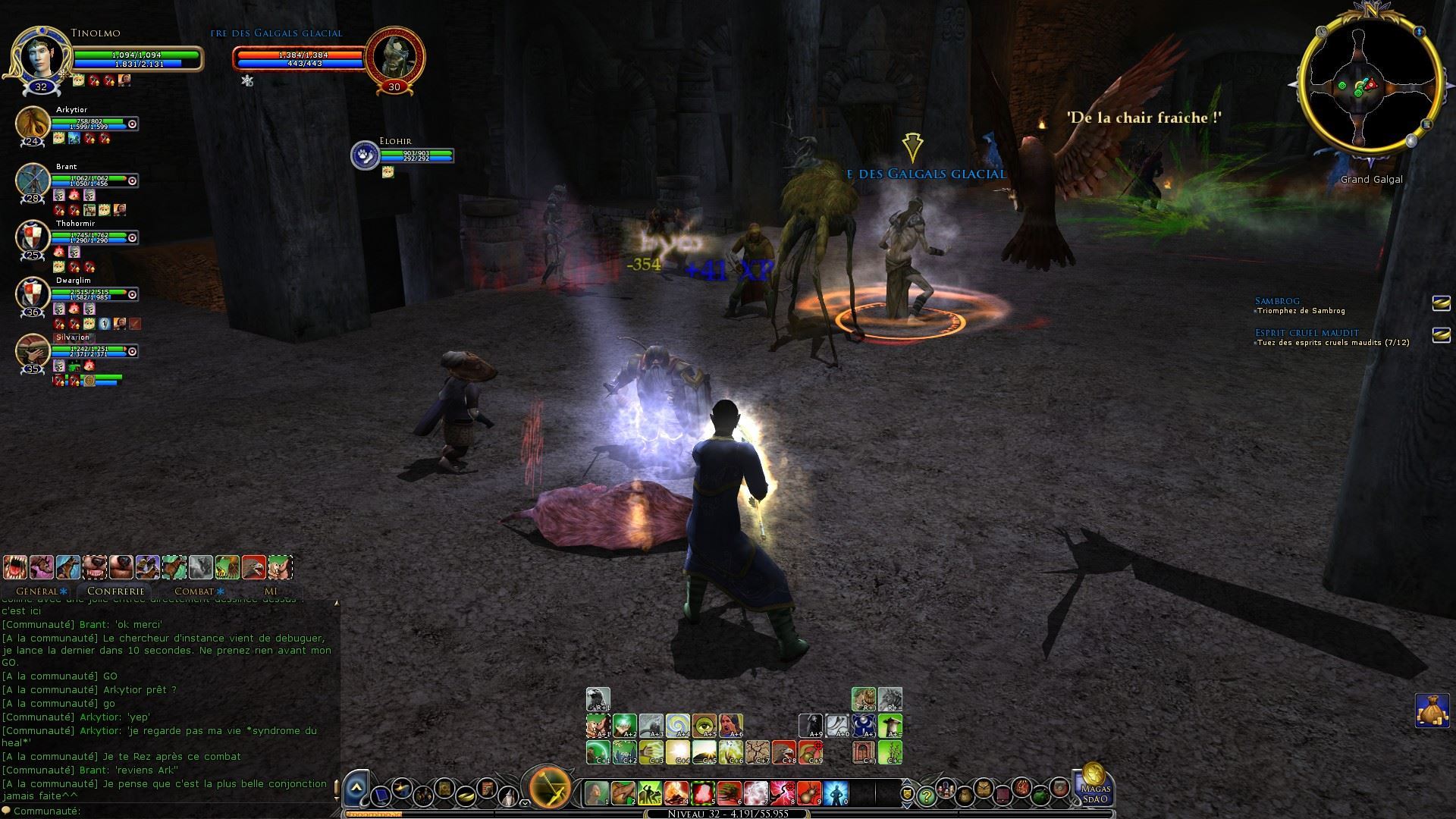Open the Combat chat tab
Viewport: 1456px width, 819px height.
[194, 591]
